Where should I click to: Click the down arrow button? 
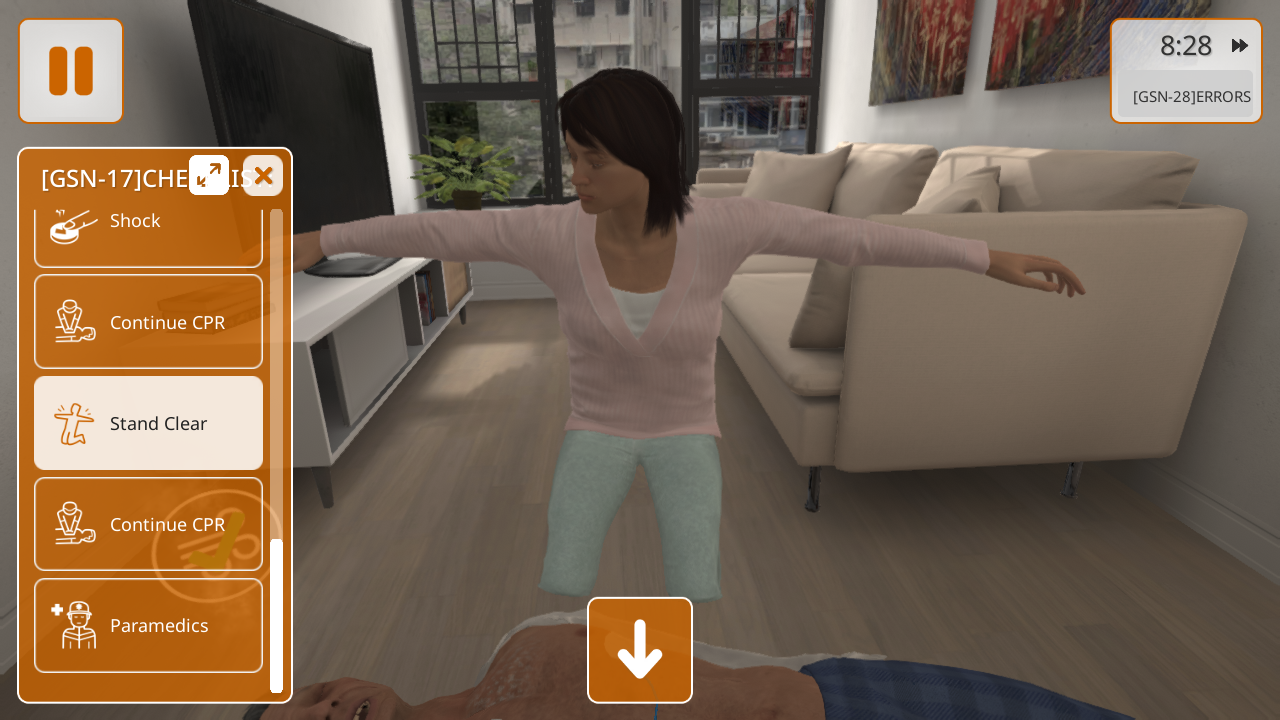pos(640,650)
